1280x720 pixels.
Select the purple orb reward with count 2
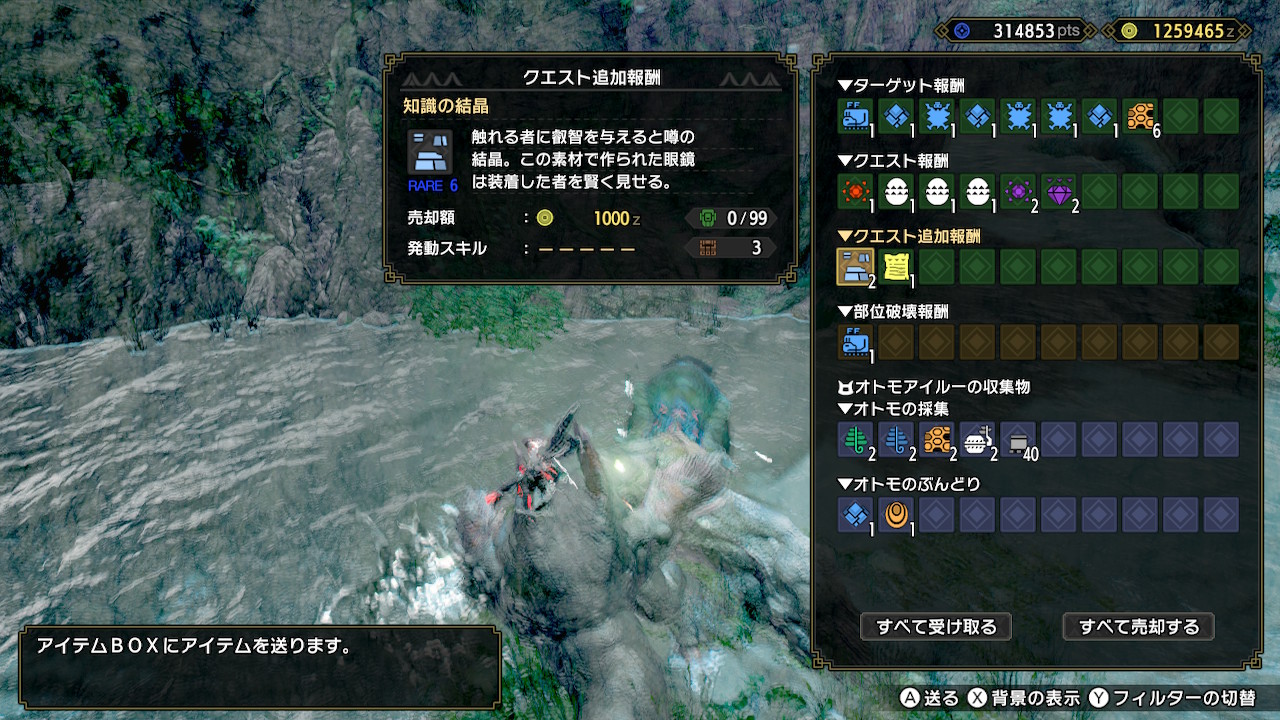pyautogui.click(x=1018, y=191)
